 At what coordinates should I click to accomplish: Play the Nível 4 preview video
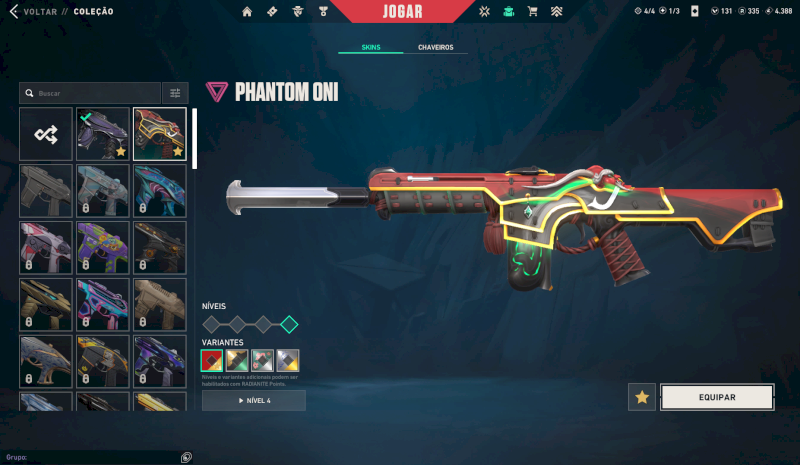coord(254,400)
